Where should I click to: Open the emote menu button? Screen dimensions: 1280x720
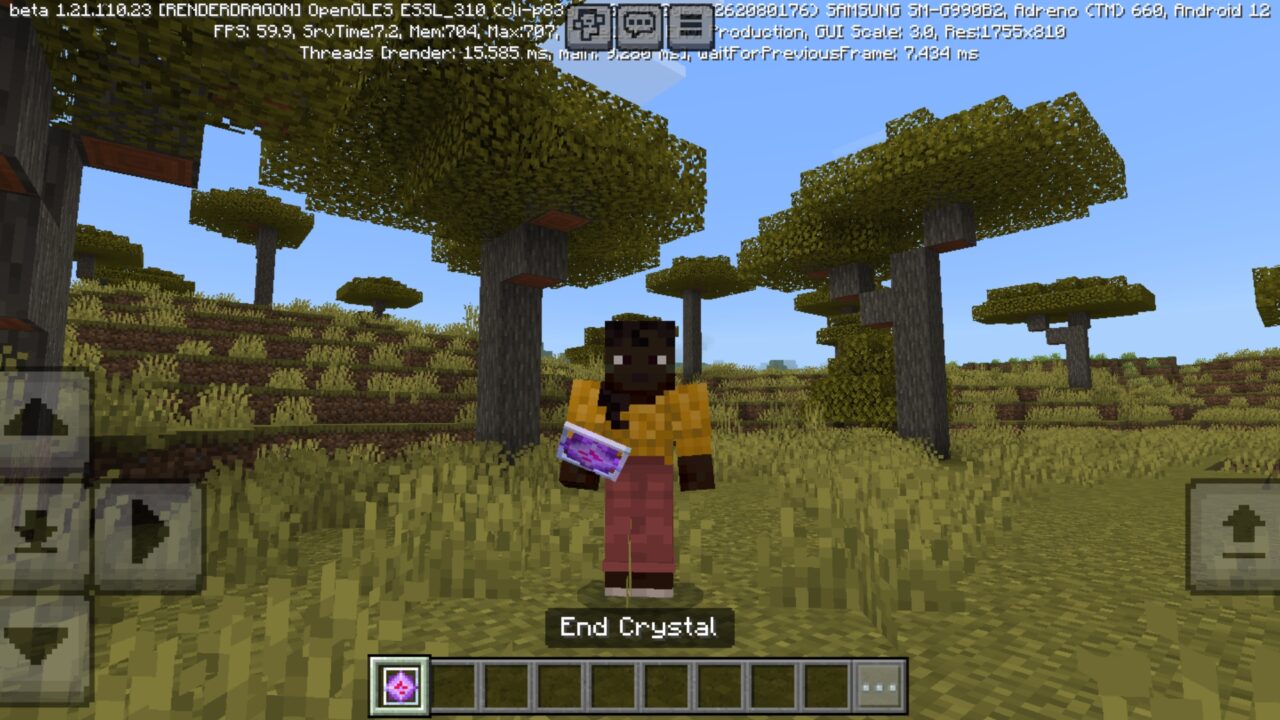(589, 26)
